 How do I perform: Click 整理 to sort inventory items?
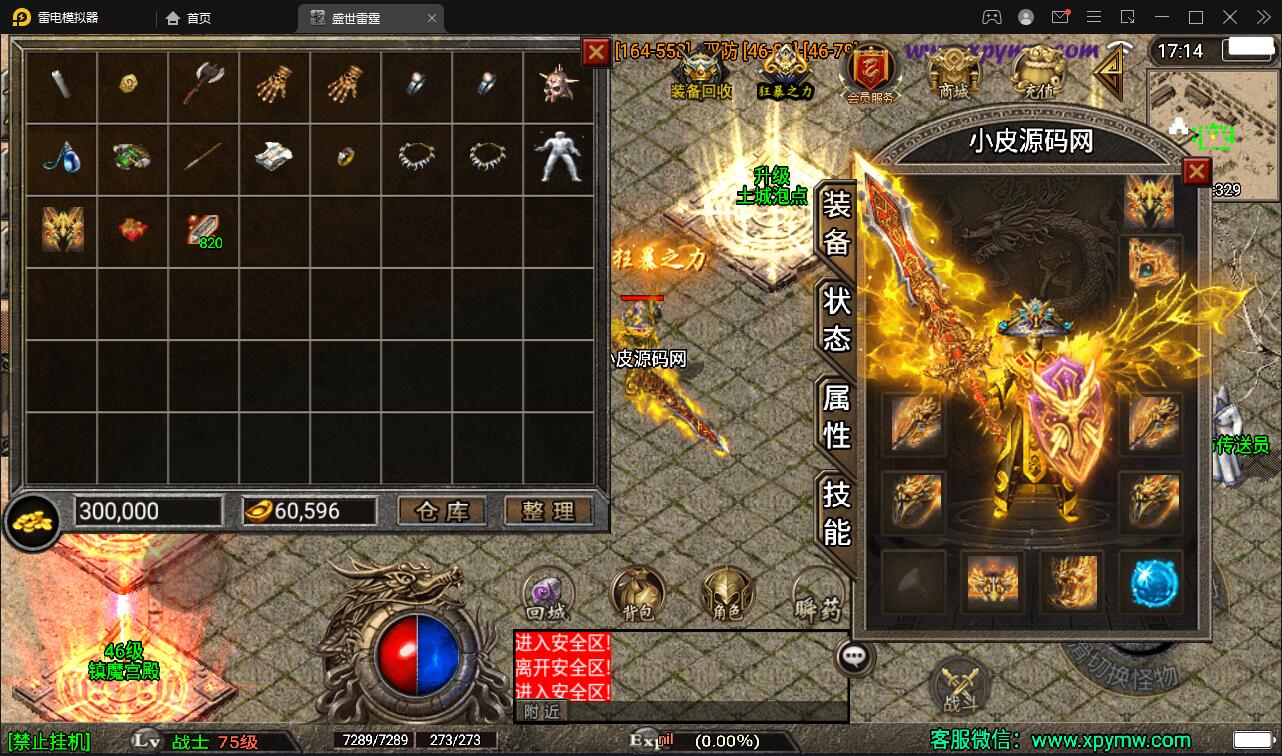(x=548, y=511)
